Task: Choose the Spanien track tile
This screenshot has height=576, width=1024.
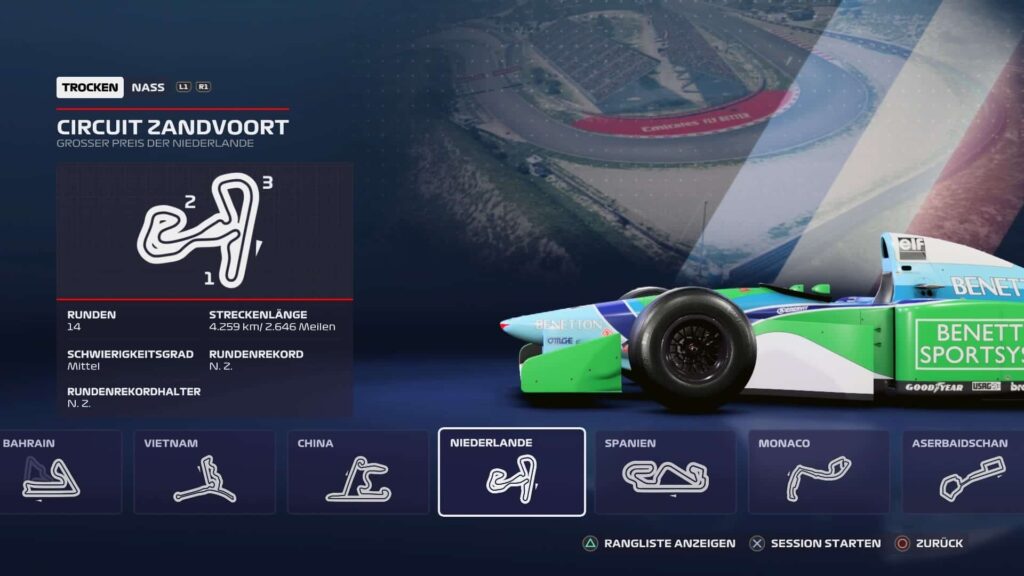Action: (665, 472)
